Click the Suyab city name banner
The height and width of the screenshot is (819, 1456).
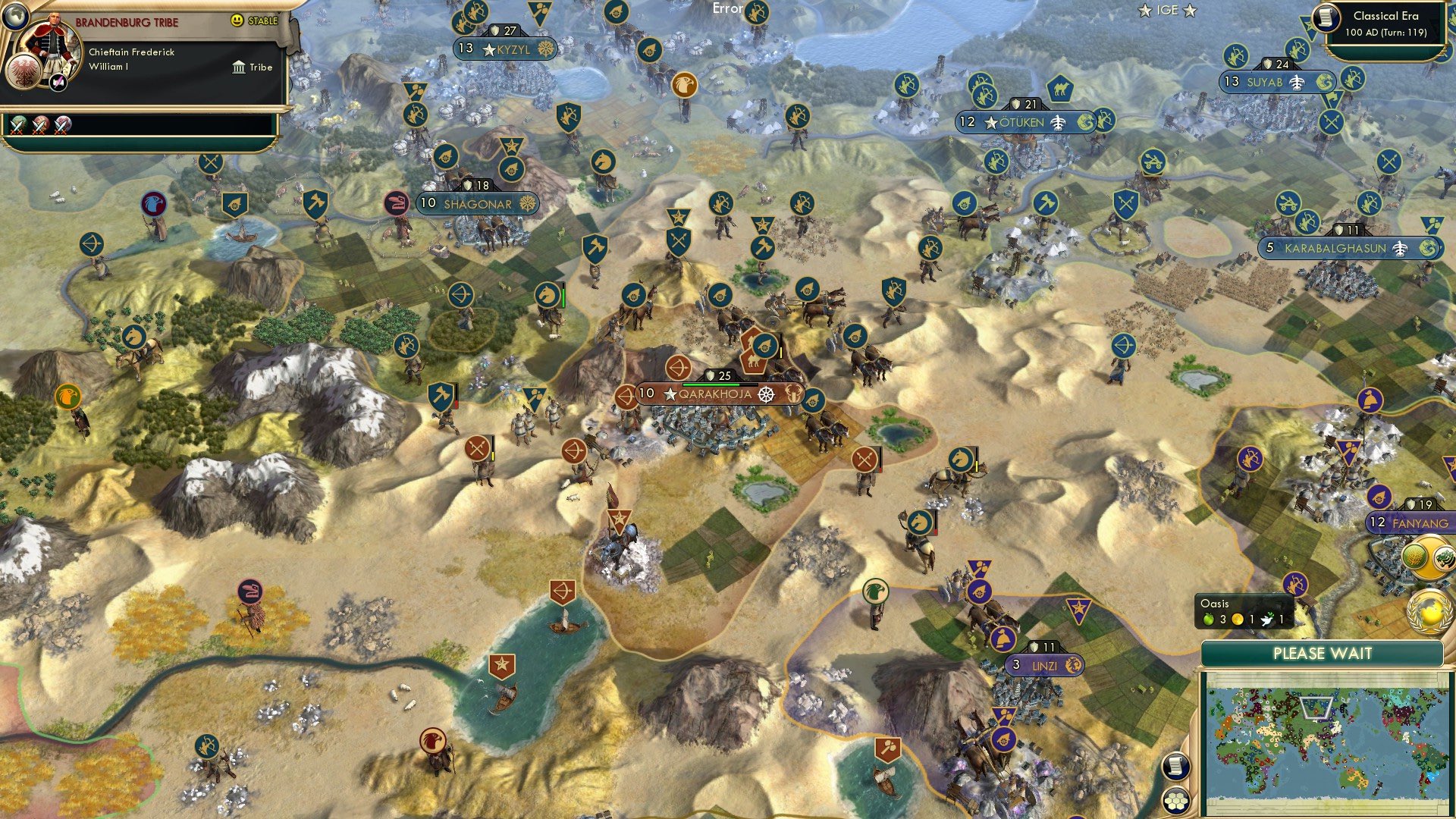point(1263,83)
